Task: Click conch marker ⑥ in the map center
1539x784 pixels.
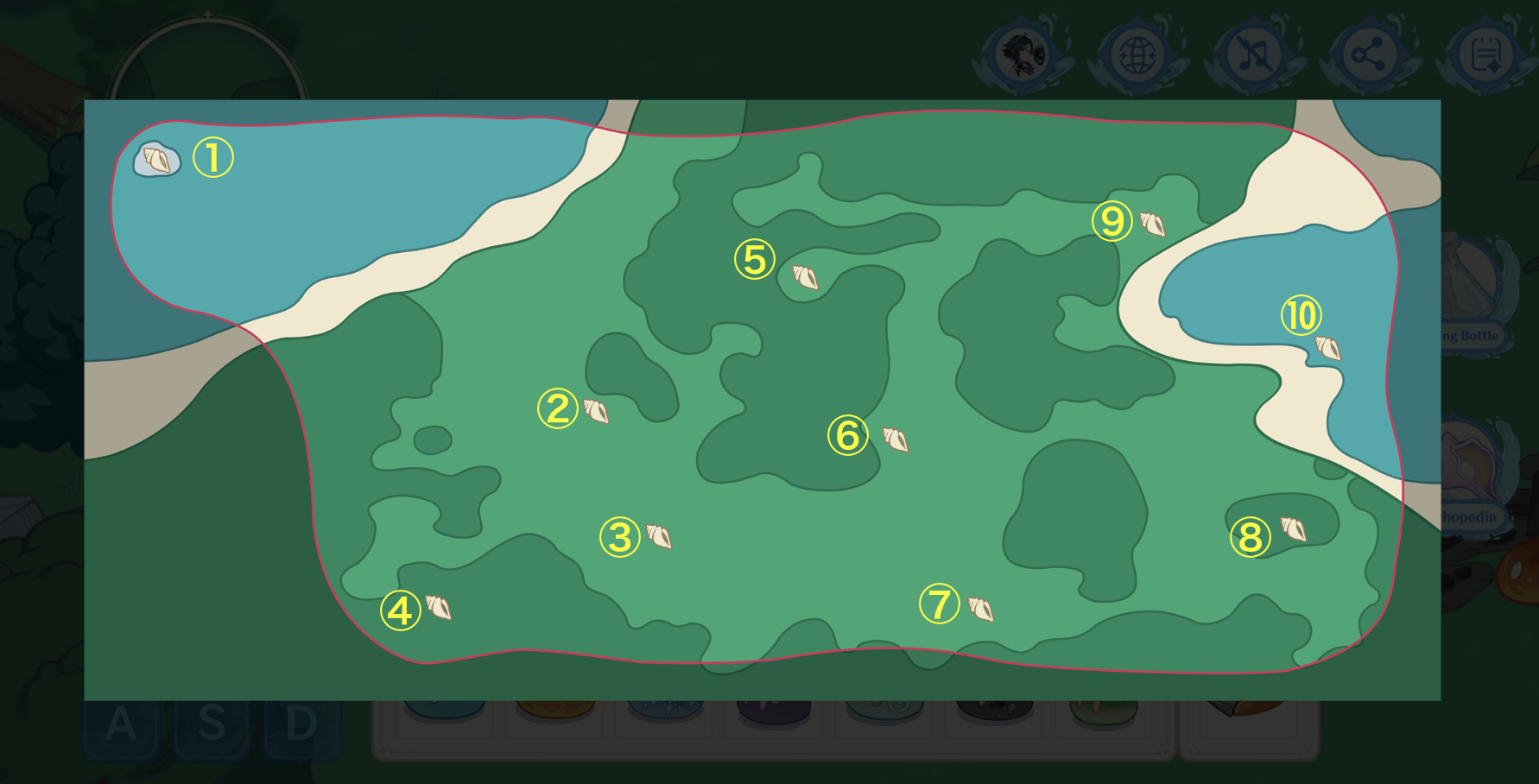Action: pos(895,441)
